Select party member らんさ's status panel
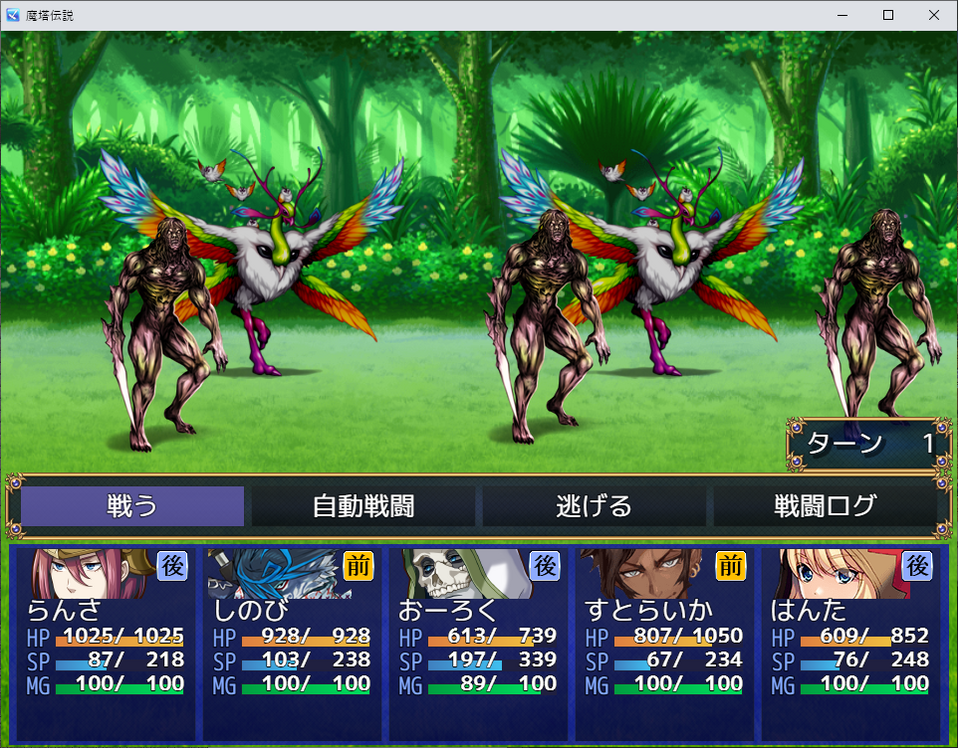Image resolution: width=960 pixels, height=750 pixels. click(x=105, y=642)
